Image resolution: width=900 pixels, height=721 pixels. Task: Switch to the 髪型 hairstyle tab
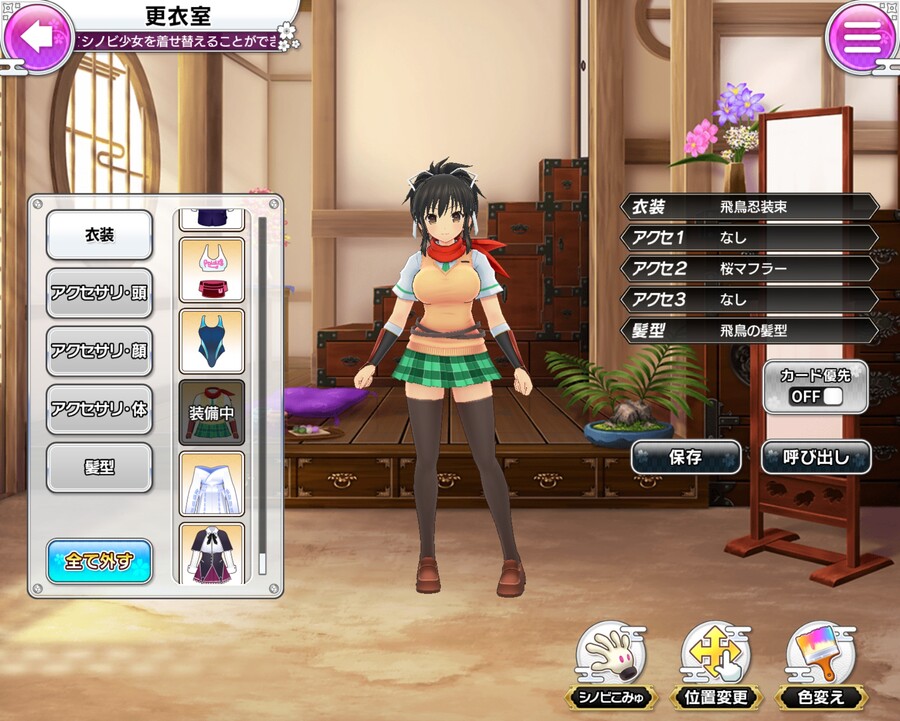point(100,467)
